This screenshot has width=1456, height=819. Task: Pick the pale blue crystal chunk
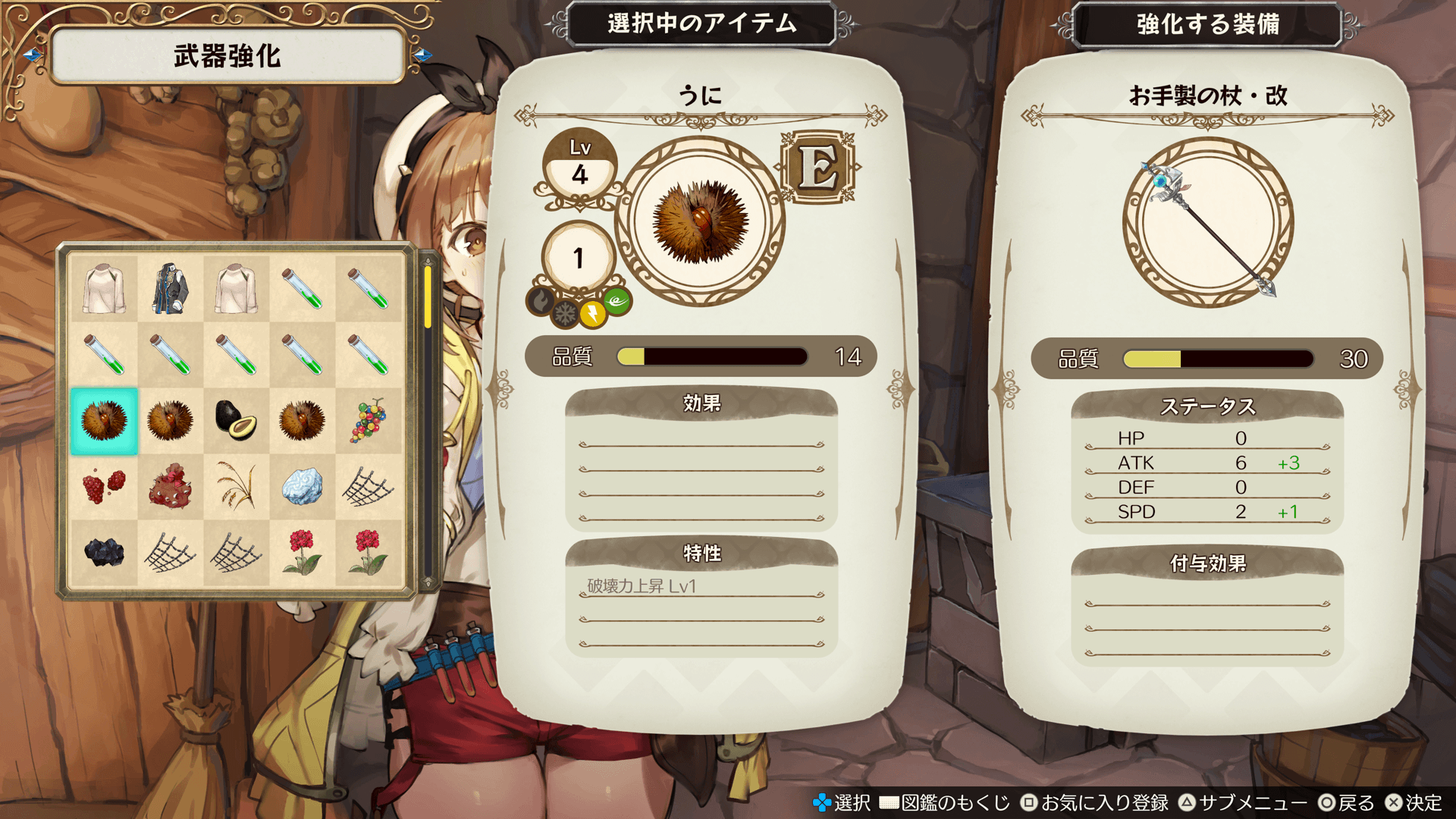(x=302, y=486)
